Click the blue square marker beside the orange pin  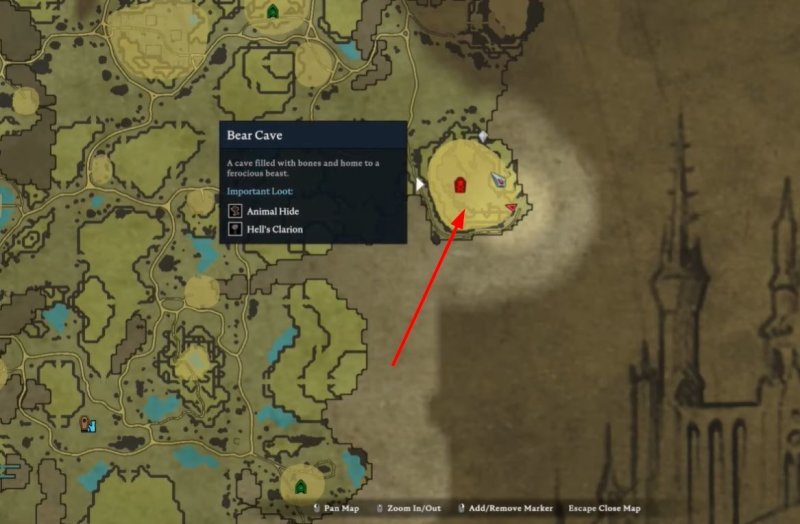[94, 426]
